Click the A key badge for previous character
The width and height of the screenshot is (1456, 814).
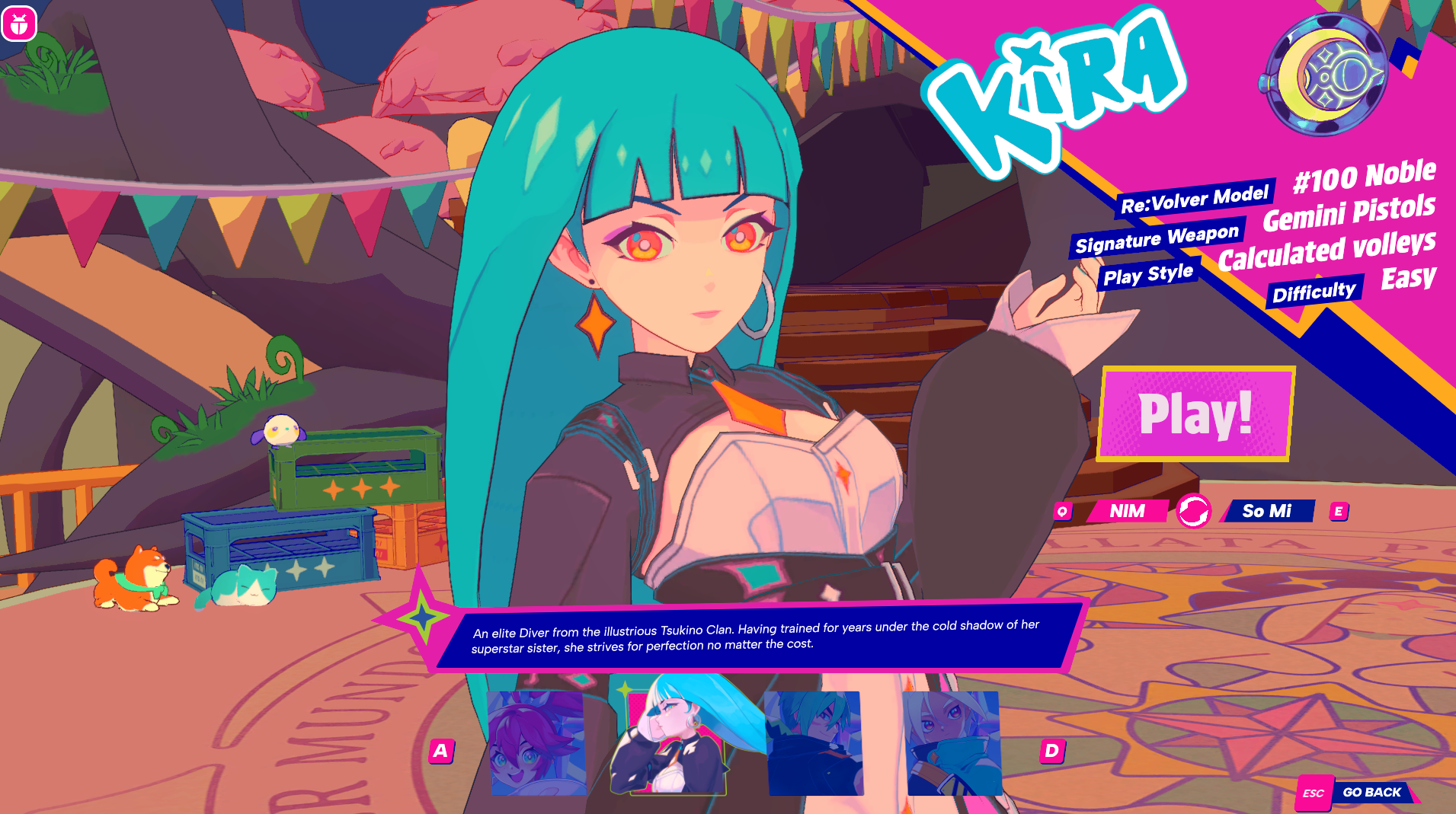pyautogui.click(x=440, y=749)
